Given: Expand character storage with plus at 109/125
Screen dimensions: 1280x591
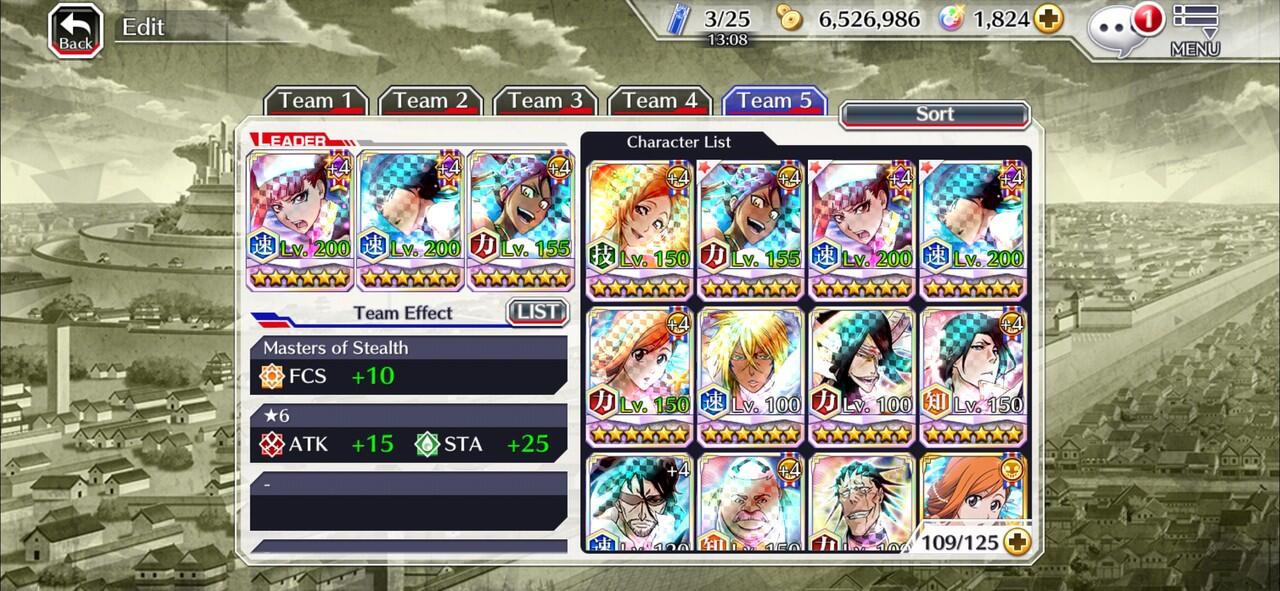Looking at the screenshot, I should (1018, 542).
